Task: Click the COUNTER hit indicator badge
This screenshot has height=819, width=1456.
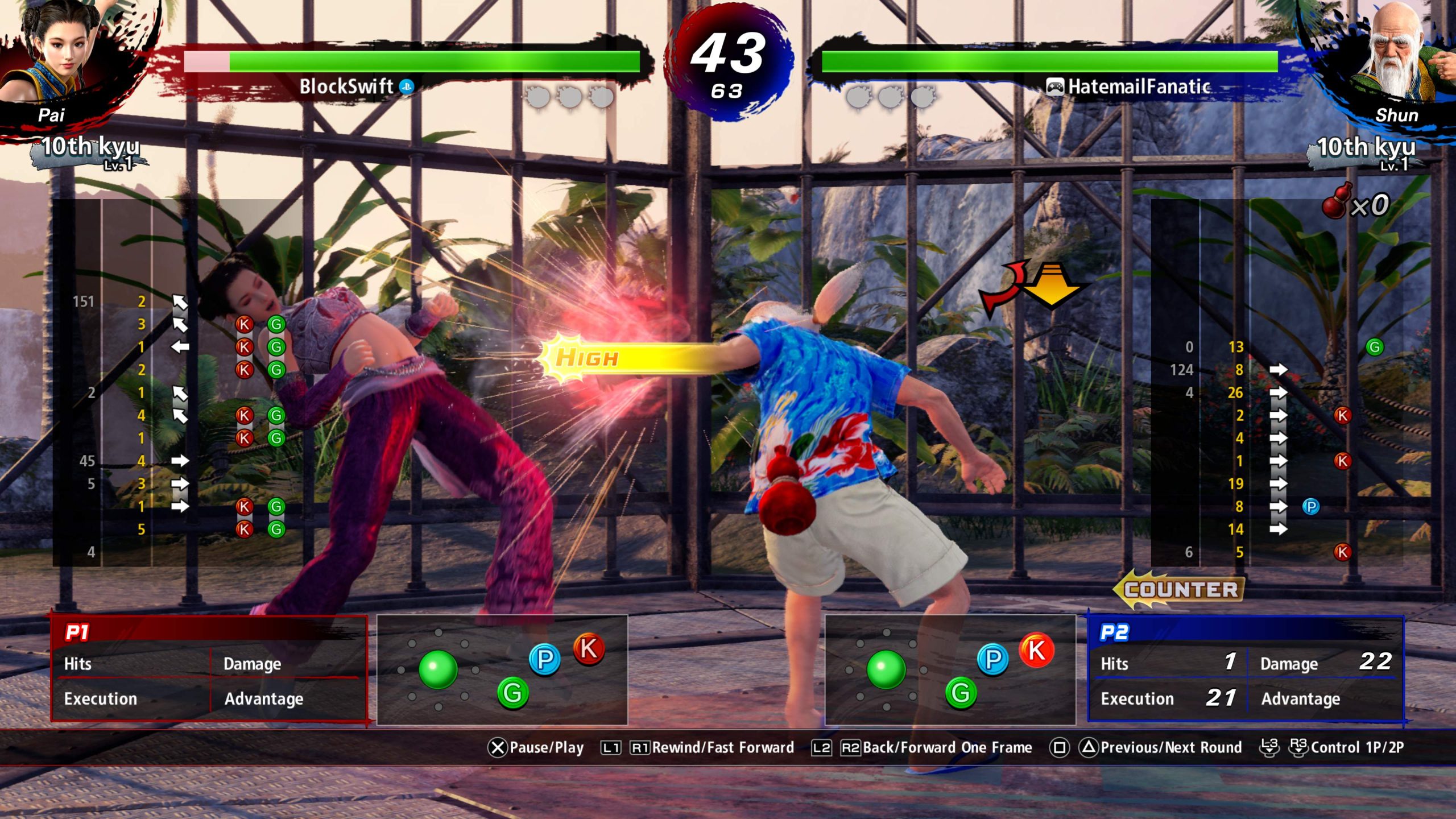Action: [1180, 589]
